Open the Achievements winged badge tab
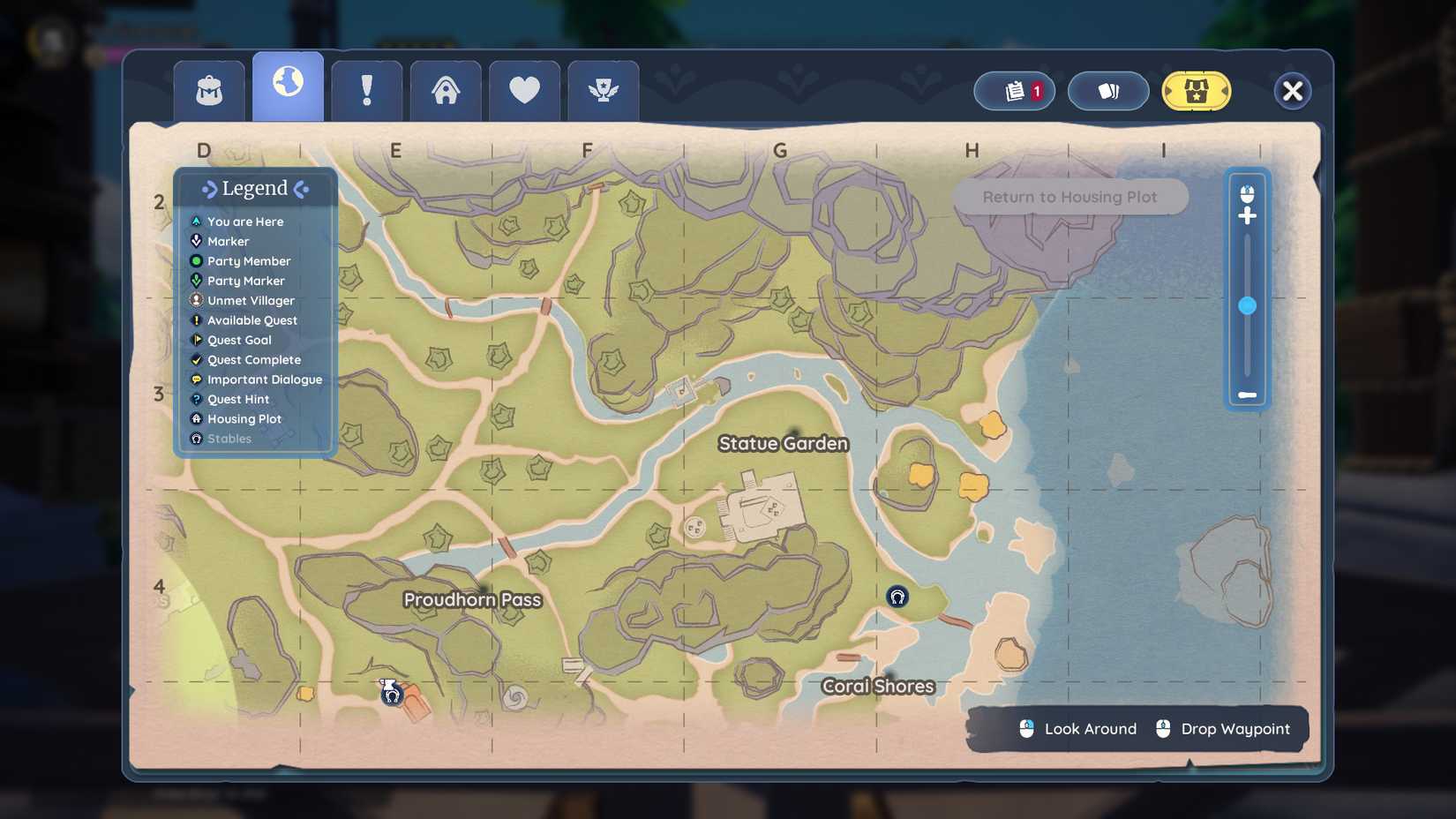 click(x=604, y=88)
